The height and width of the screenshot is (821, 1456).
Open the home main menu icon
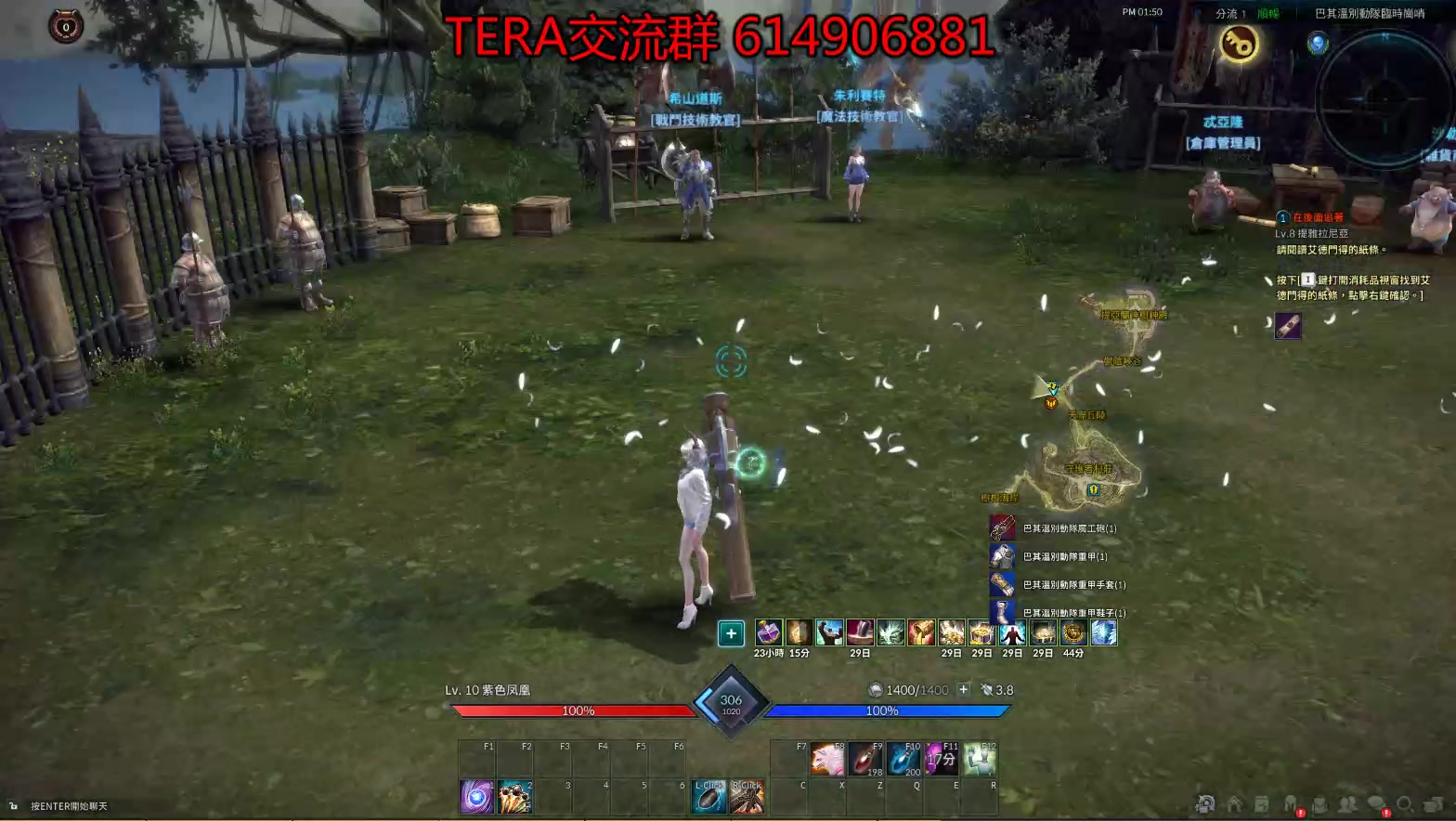[1236, 802]
